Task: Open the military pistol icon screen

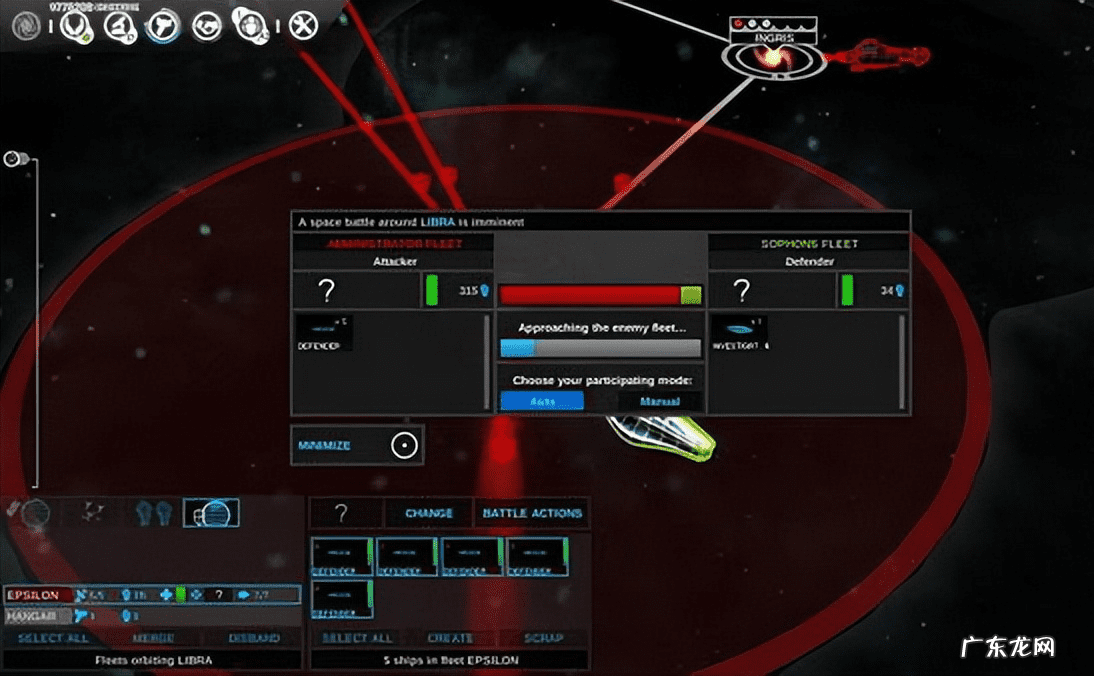Action: click(x=161, y=25)
